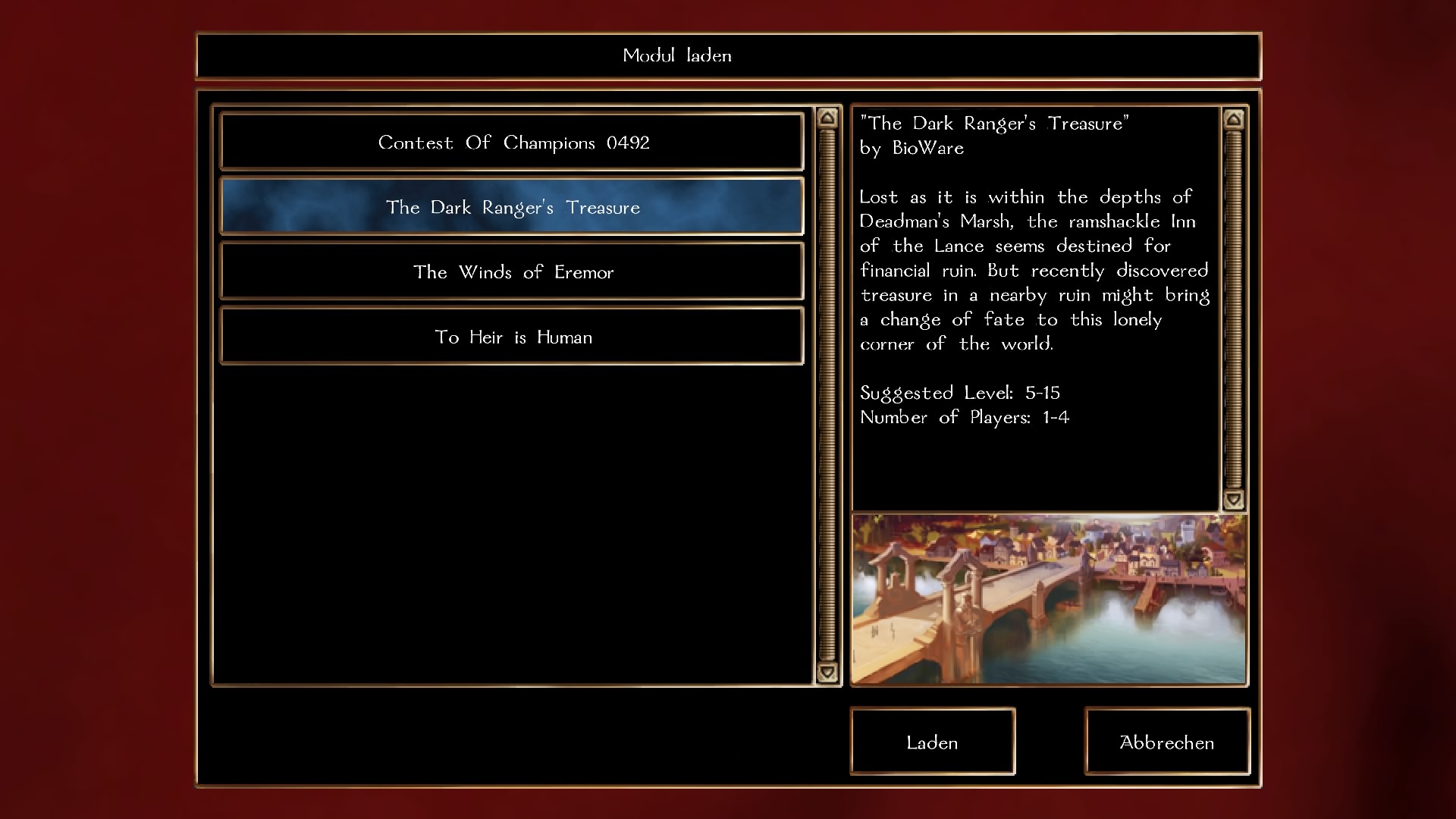Image resolution: width=1456 pixels, height=819 pixels.
Task: Select The Winds of Eremor module
Action: coord(512,272)
